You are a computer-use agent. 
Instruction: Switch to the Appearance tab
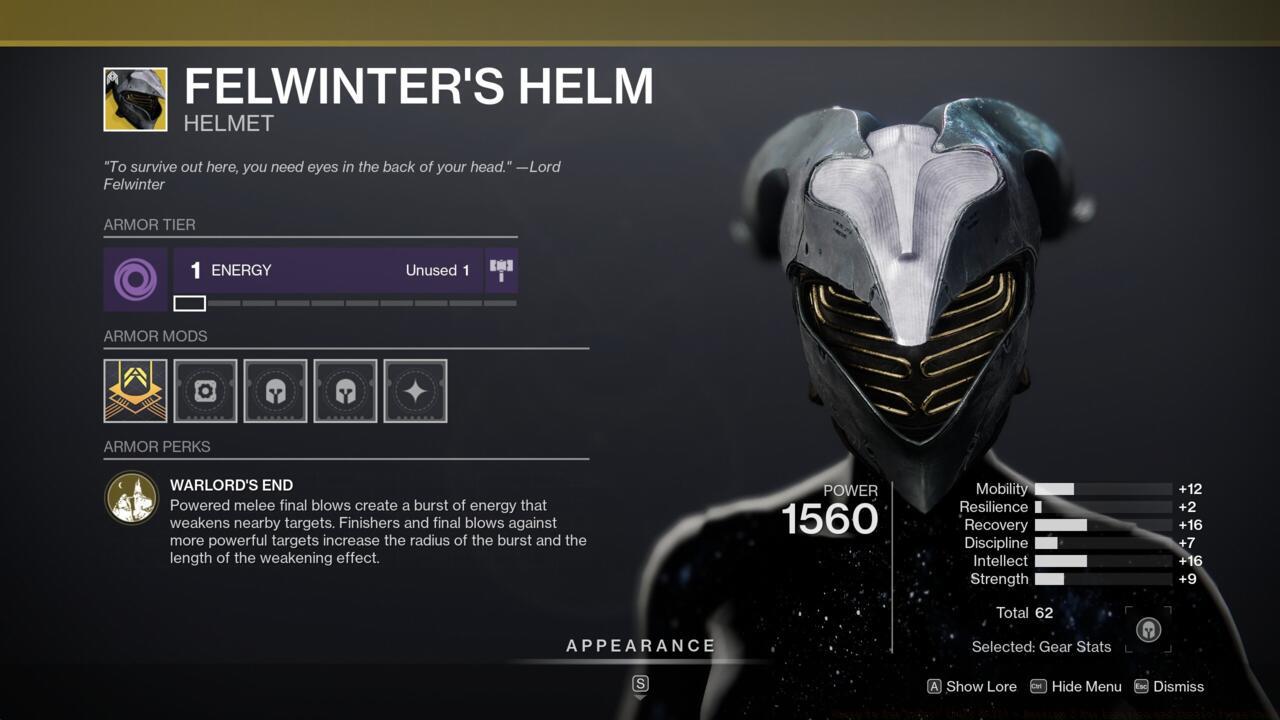coord(641,645)
